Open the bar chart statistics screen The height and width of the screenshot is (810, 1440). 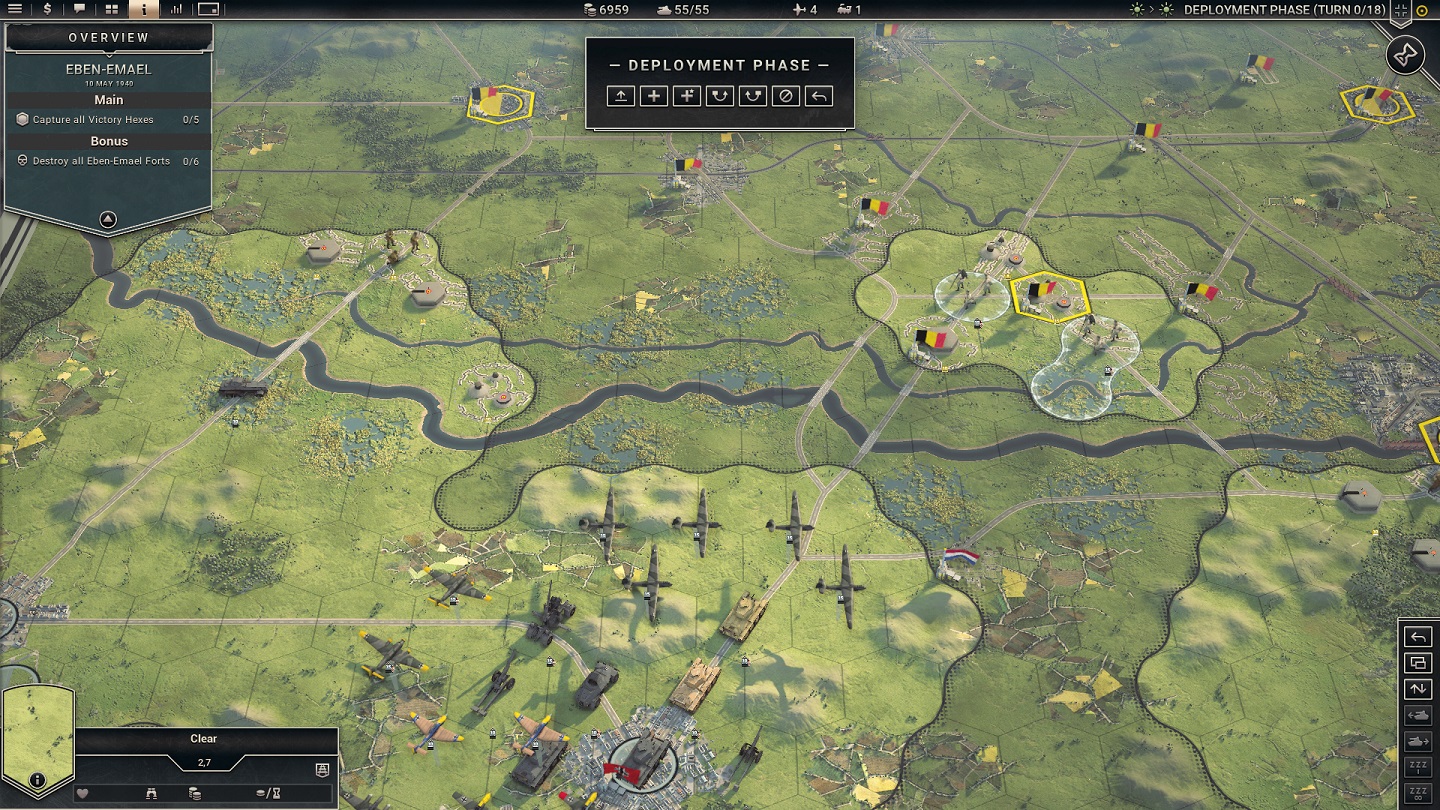coord(176,9)
